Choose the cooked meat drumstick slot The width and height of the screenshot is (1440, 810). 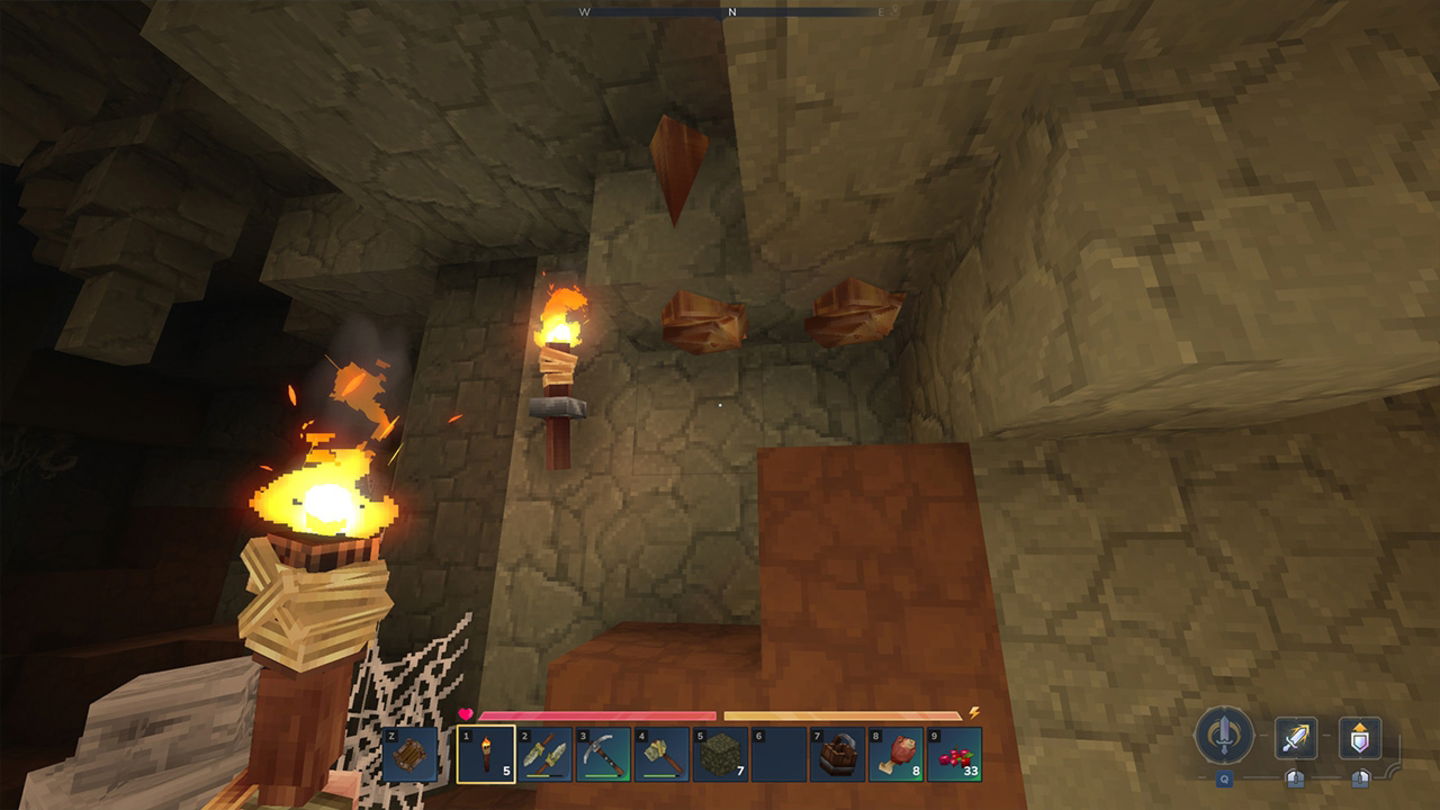pos(896,755)
